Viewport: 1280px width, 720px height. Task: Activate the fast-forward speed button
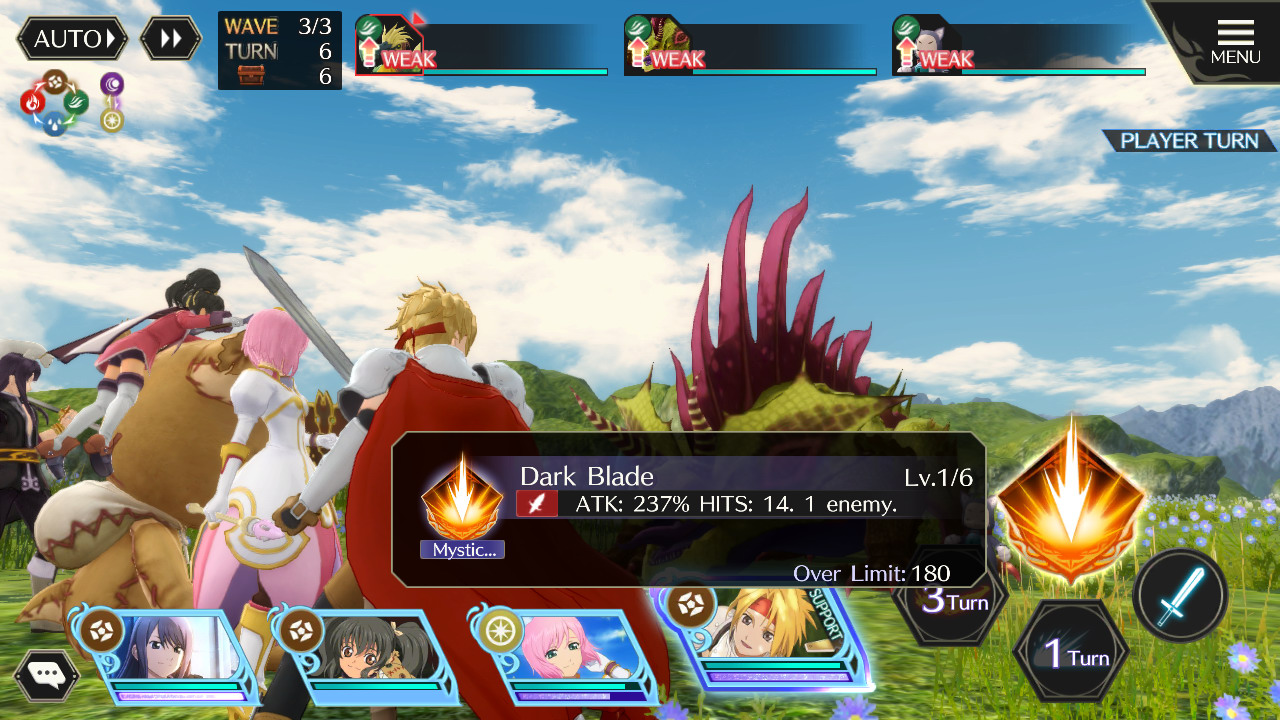(171, 39)
